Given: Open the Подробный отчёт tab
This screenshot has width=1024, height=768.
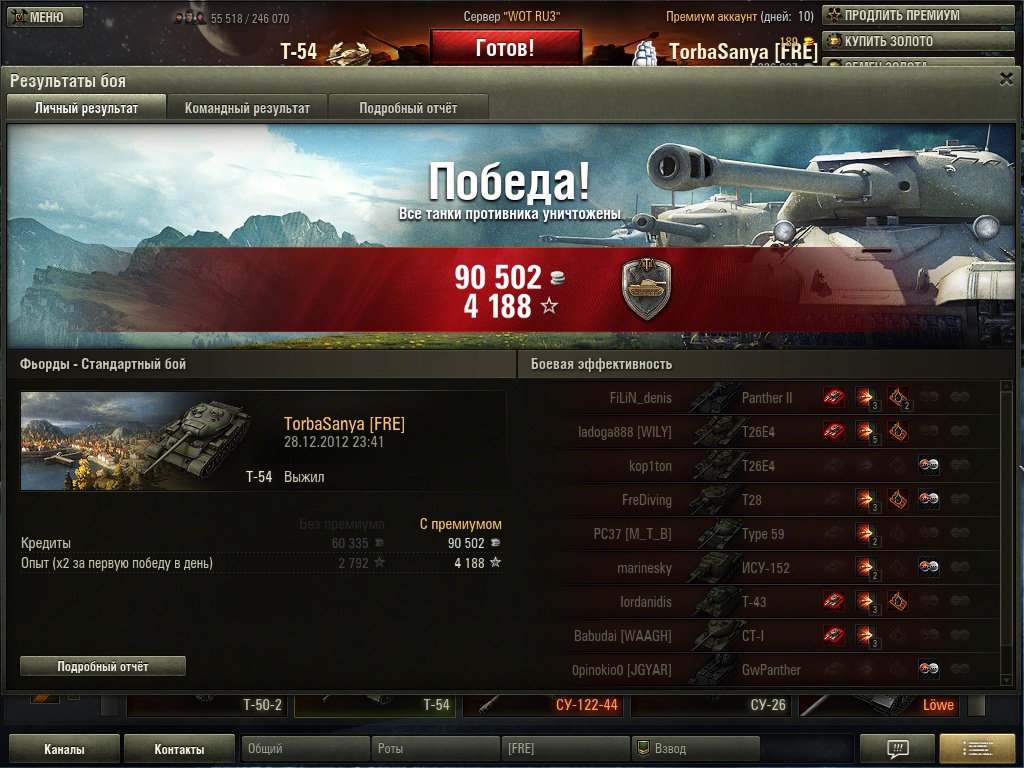Looking at the screenshot, I should 408,108.
